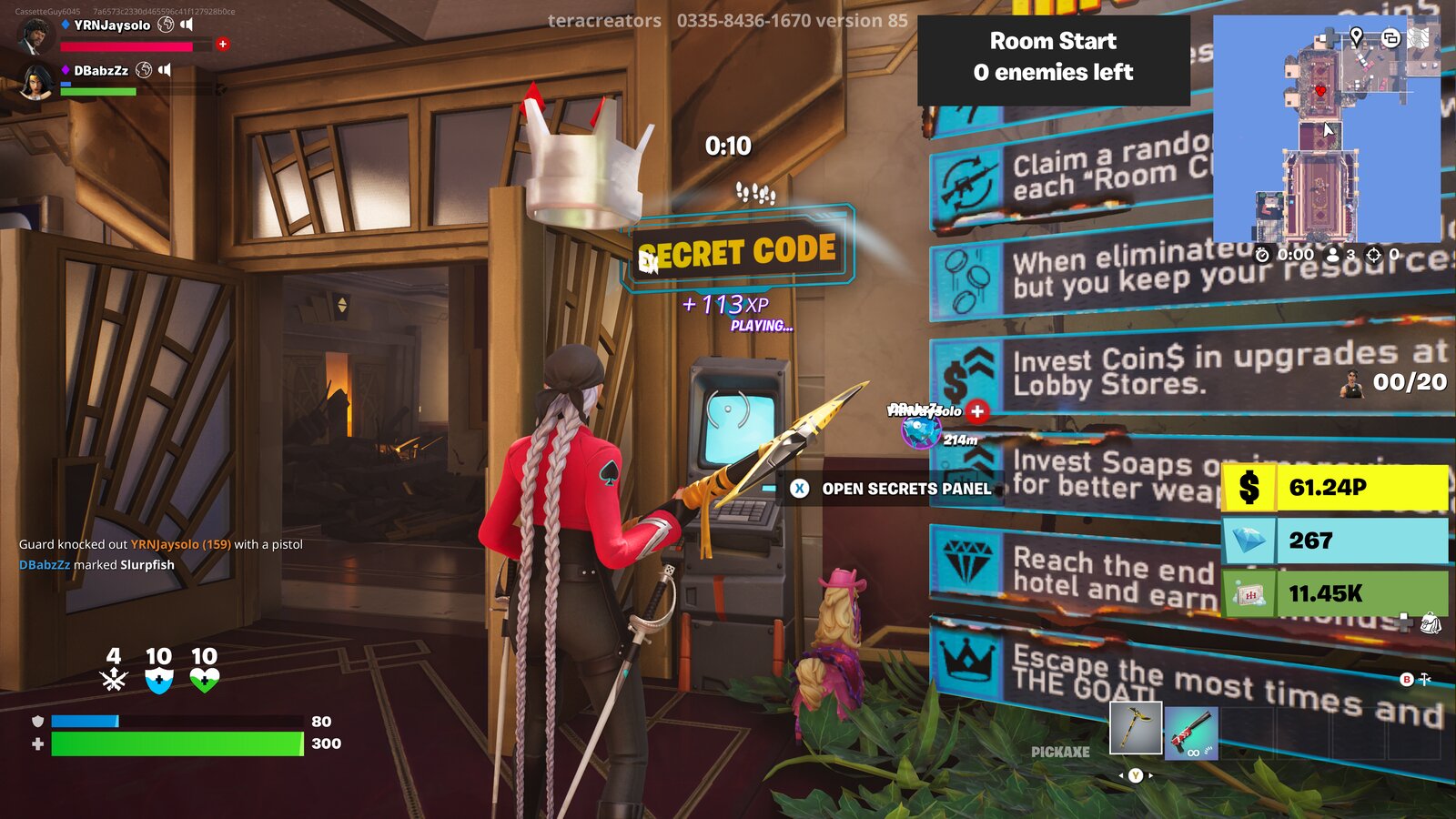The image size is (1456, 819).
Task: Click the Slurpfish ping marker
Action: click(x=921, y=431)
